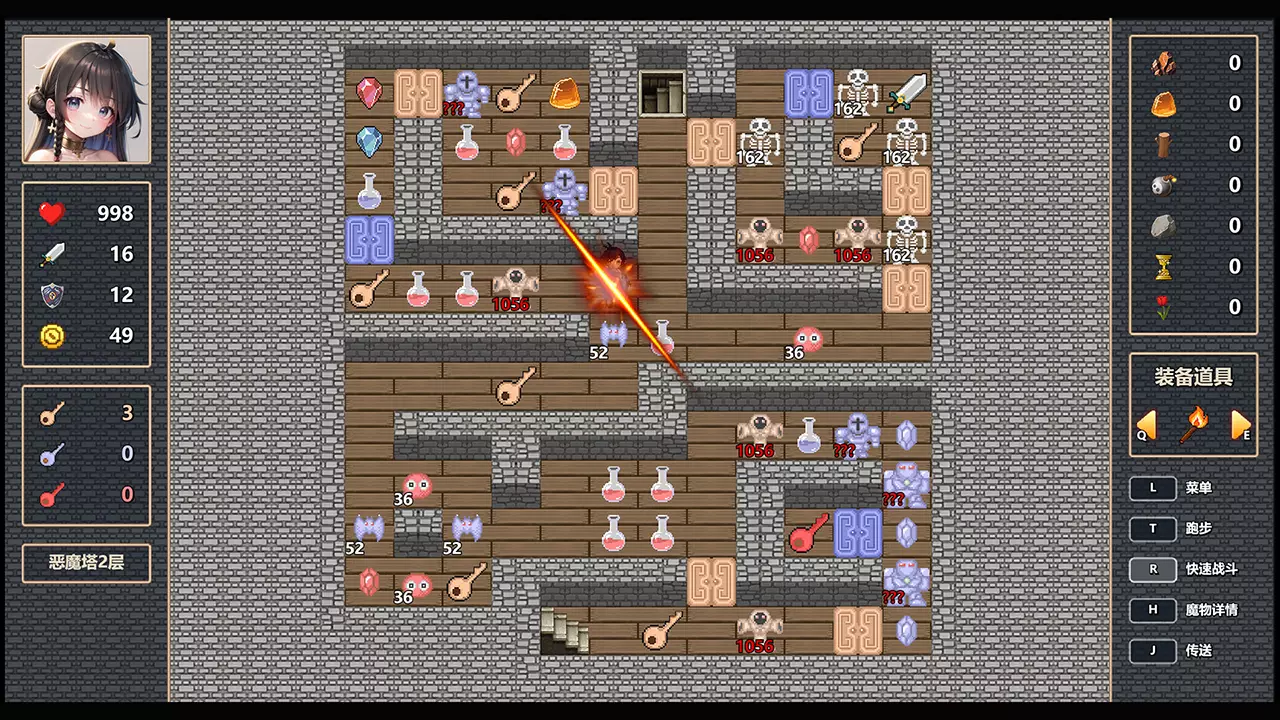Click the gold coin icon next to 49

click(52, 336)
